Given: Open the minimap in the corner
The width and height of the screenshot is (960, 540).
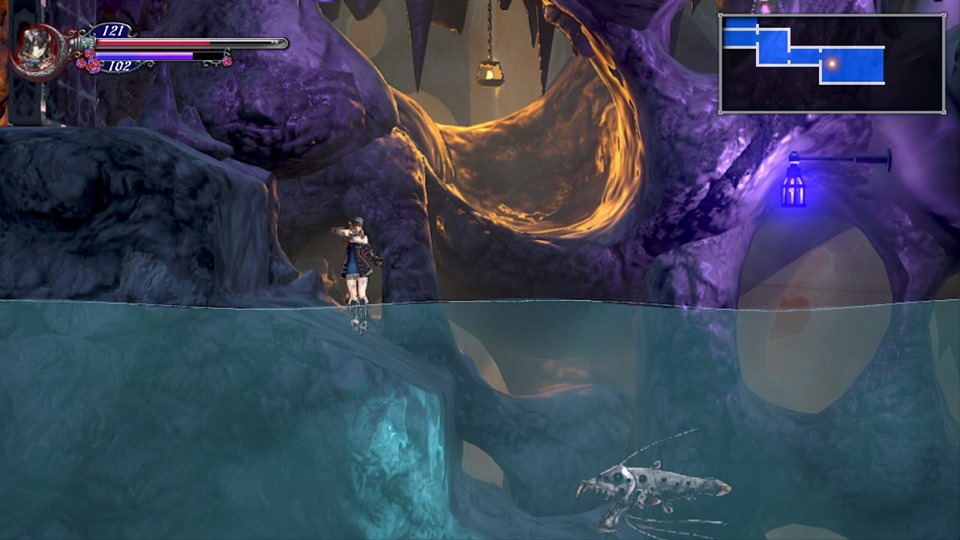Looking at the screenshot, I should pos(831,63).
